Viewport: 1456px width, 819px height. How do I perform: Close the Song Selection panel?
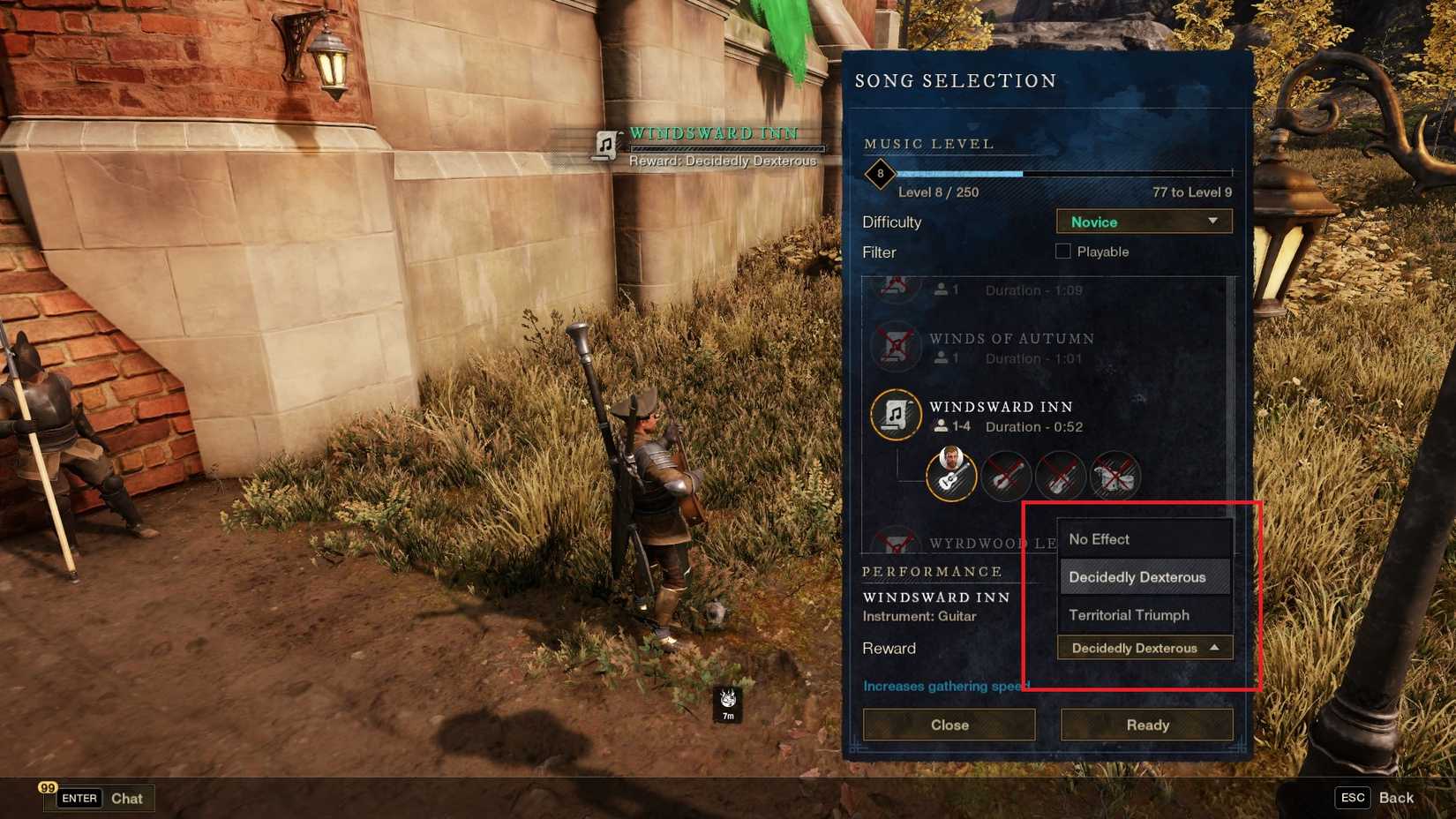[x=949, y=725]
